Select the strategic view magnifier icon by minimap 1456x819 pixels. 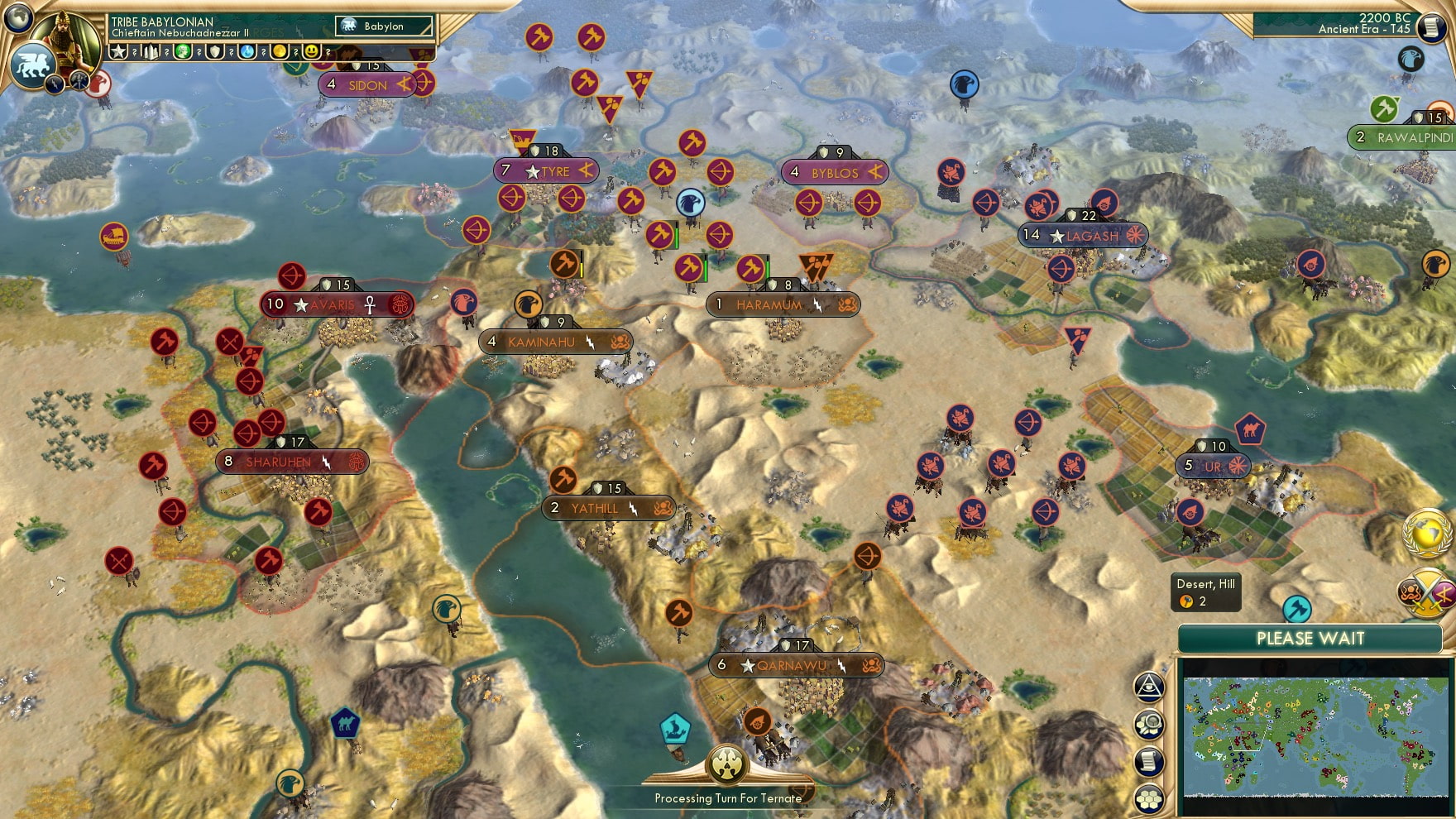pos(1149,725)
